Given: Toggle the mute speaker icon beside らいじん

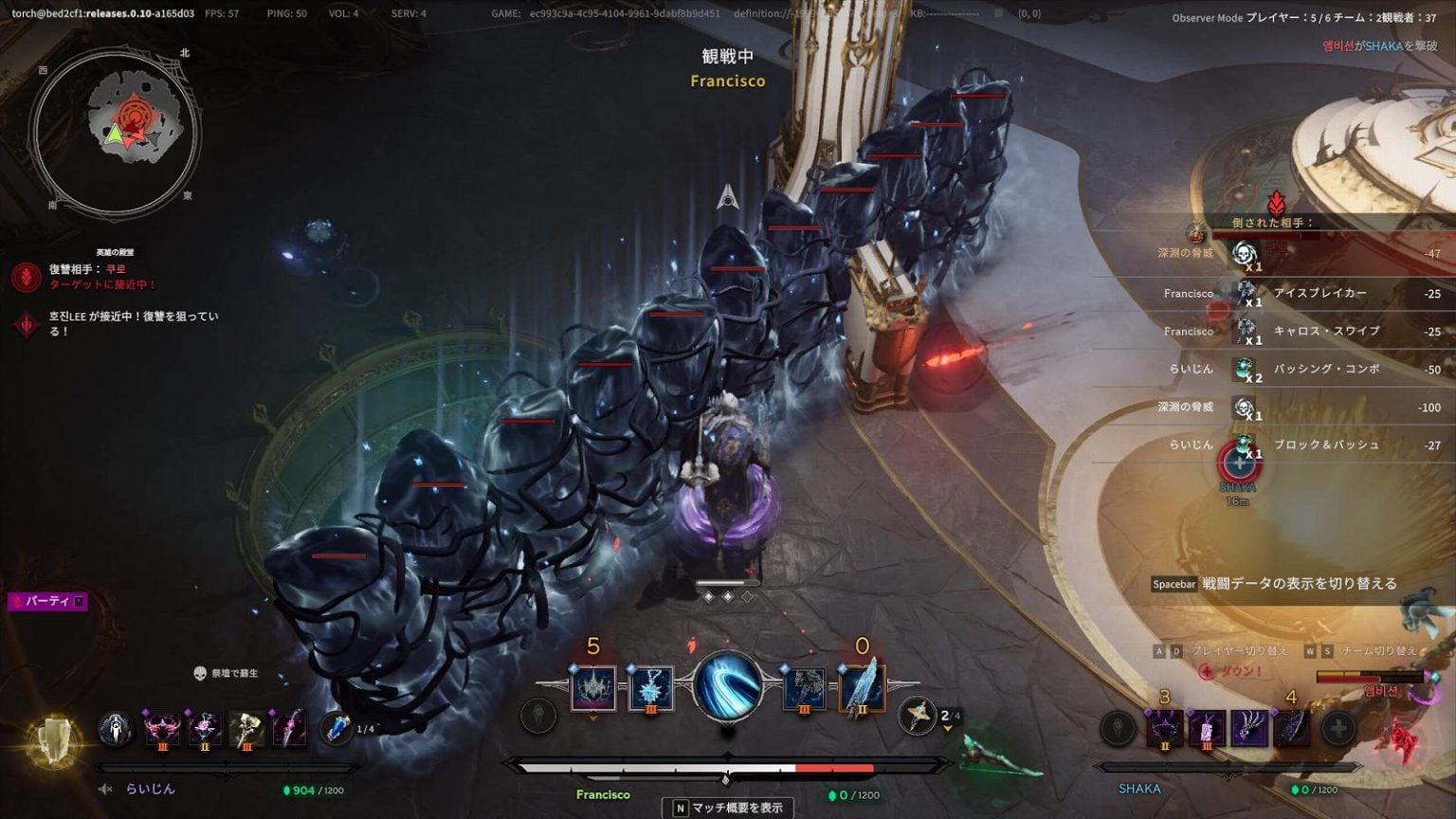Looking at the screenshot, I should click(x=106, y=789).
